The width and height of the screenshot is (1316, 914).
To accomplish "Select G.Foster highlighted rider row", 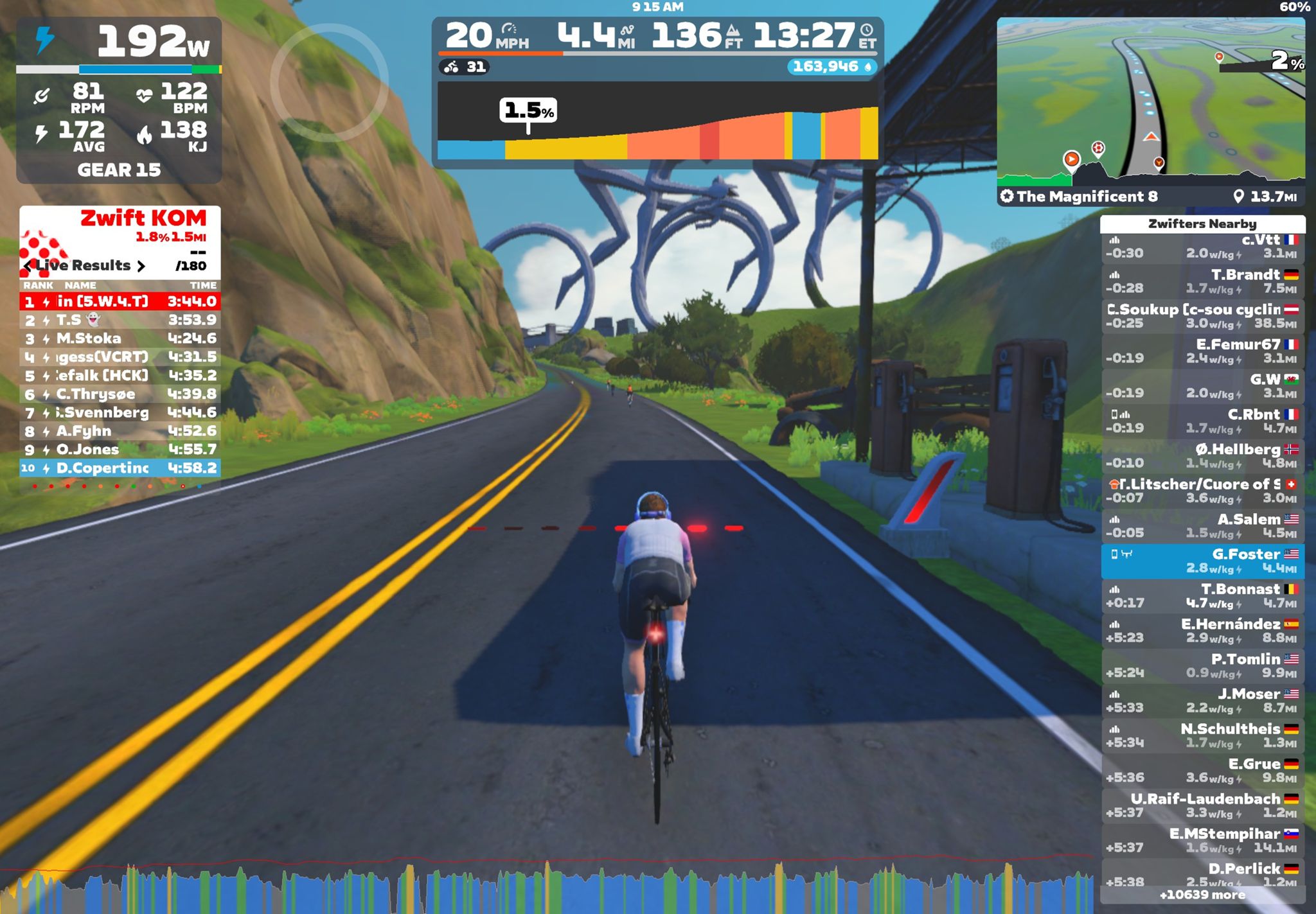I will (x=1202, y=561).
